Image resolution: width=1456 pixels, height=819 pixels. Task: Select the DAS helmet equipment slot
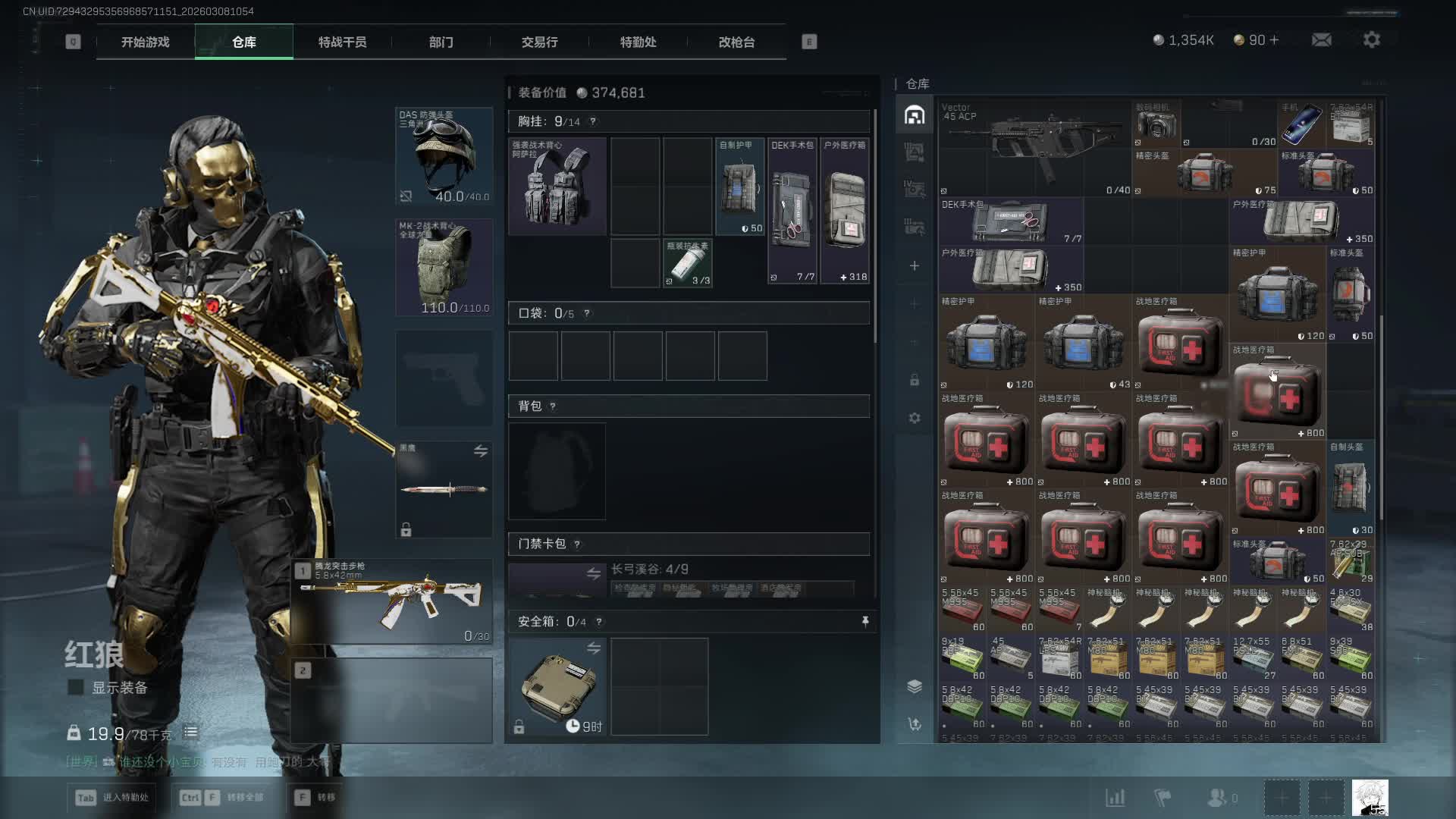point(444,157)
